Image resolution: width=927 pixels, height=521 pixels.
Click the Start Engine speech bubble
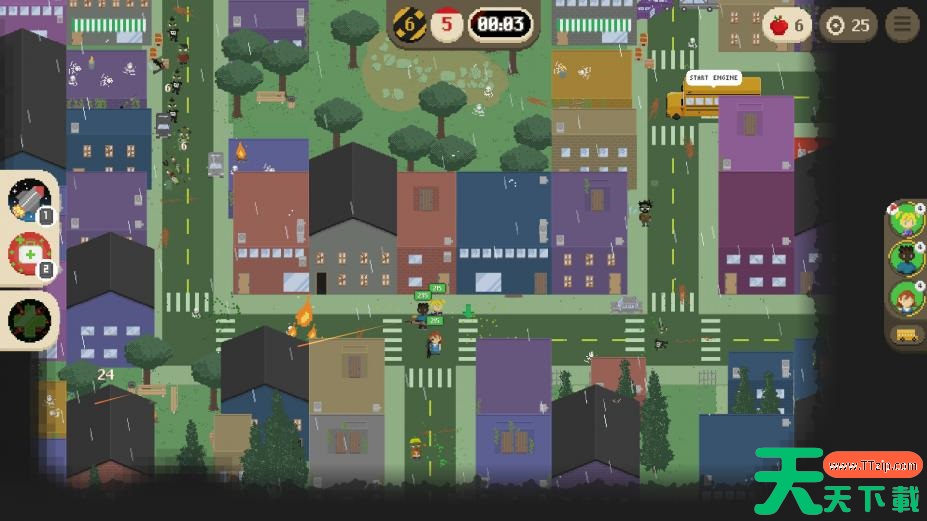[714, 78]
